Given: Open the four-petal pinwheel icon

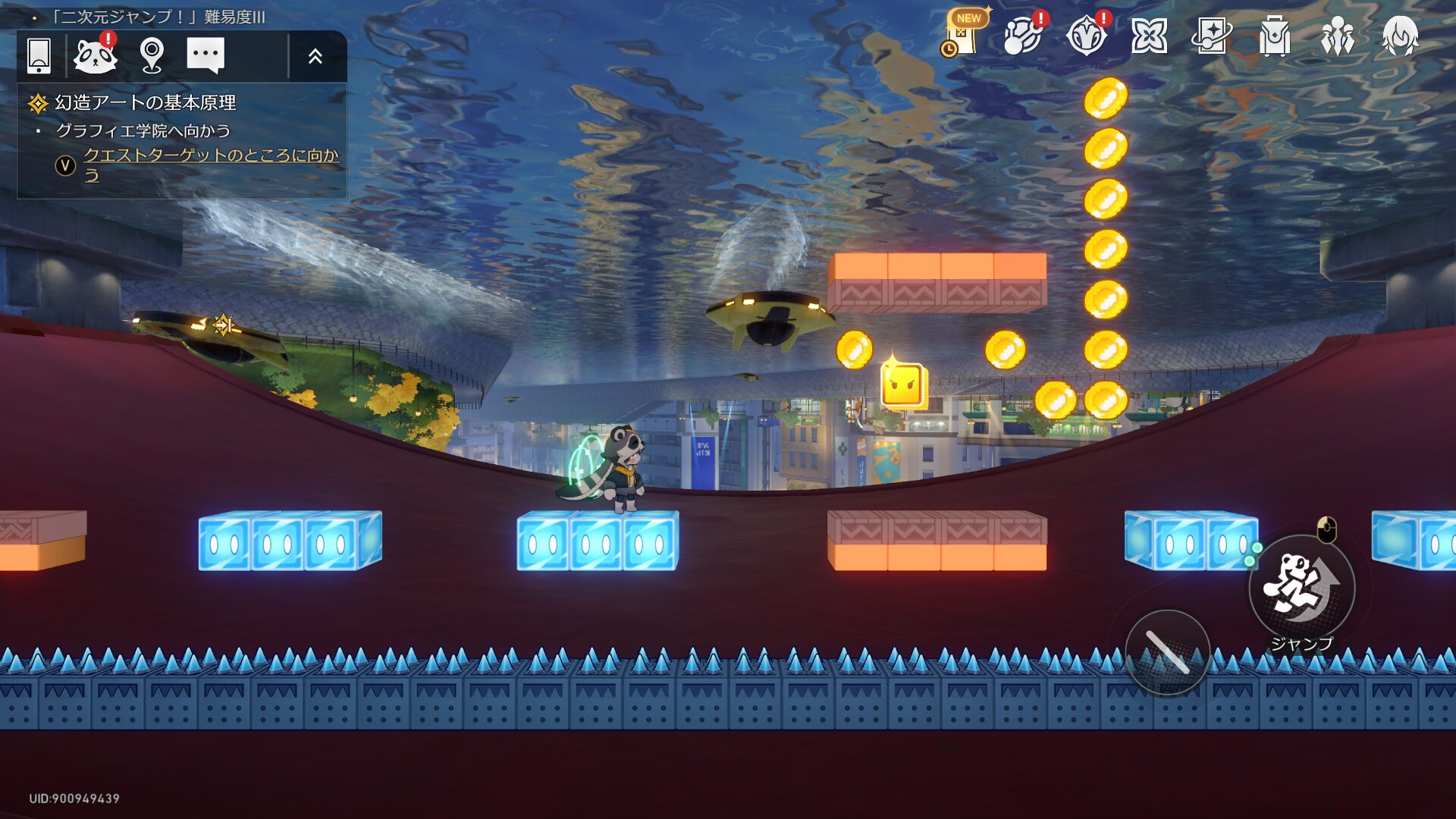Looking at the screenshot, I should point(1149,36).
